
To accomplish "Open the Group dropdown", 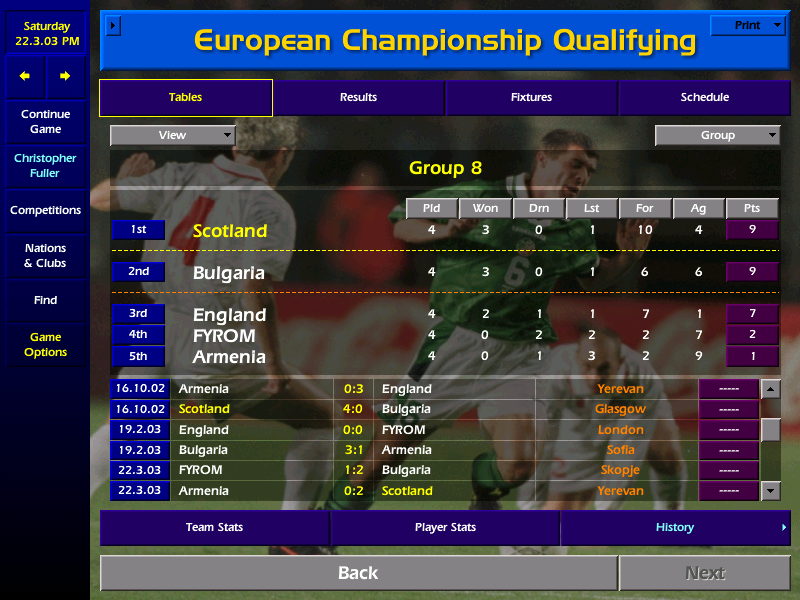I will [717, 135].
